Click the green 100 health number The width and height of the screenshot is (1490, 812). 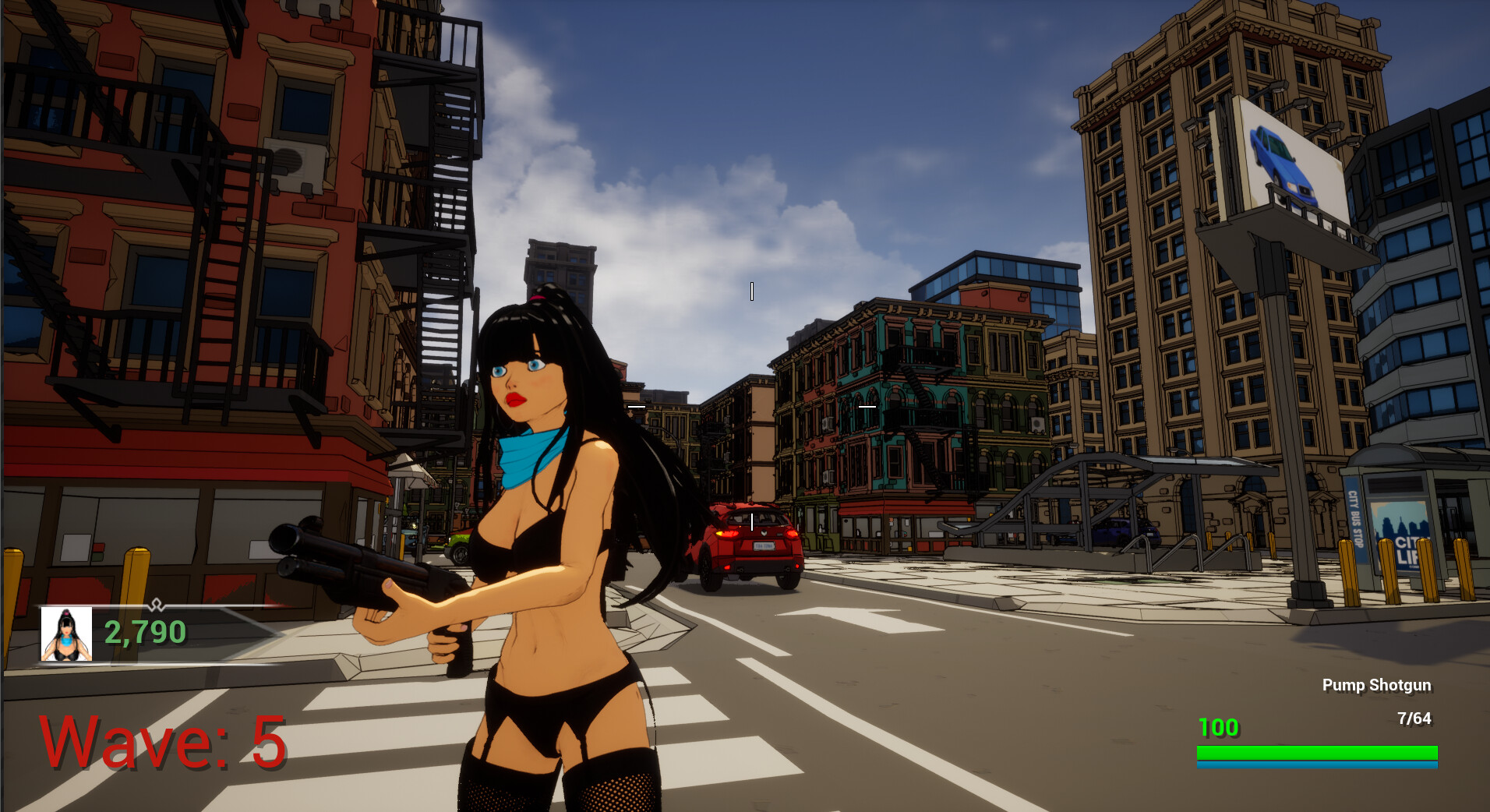[1217, 728]
